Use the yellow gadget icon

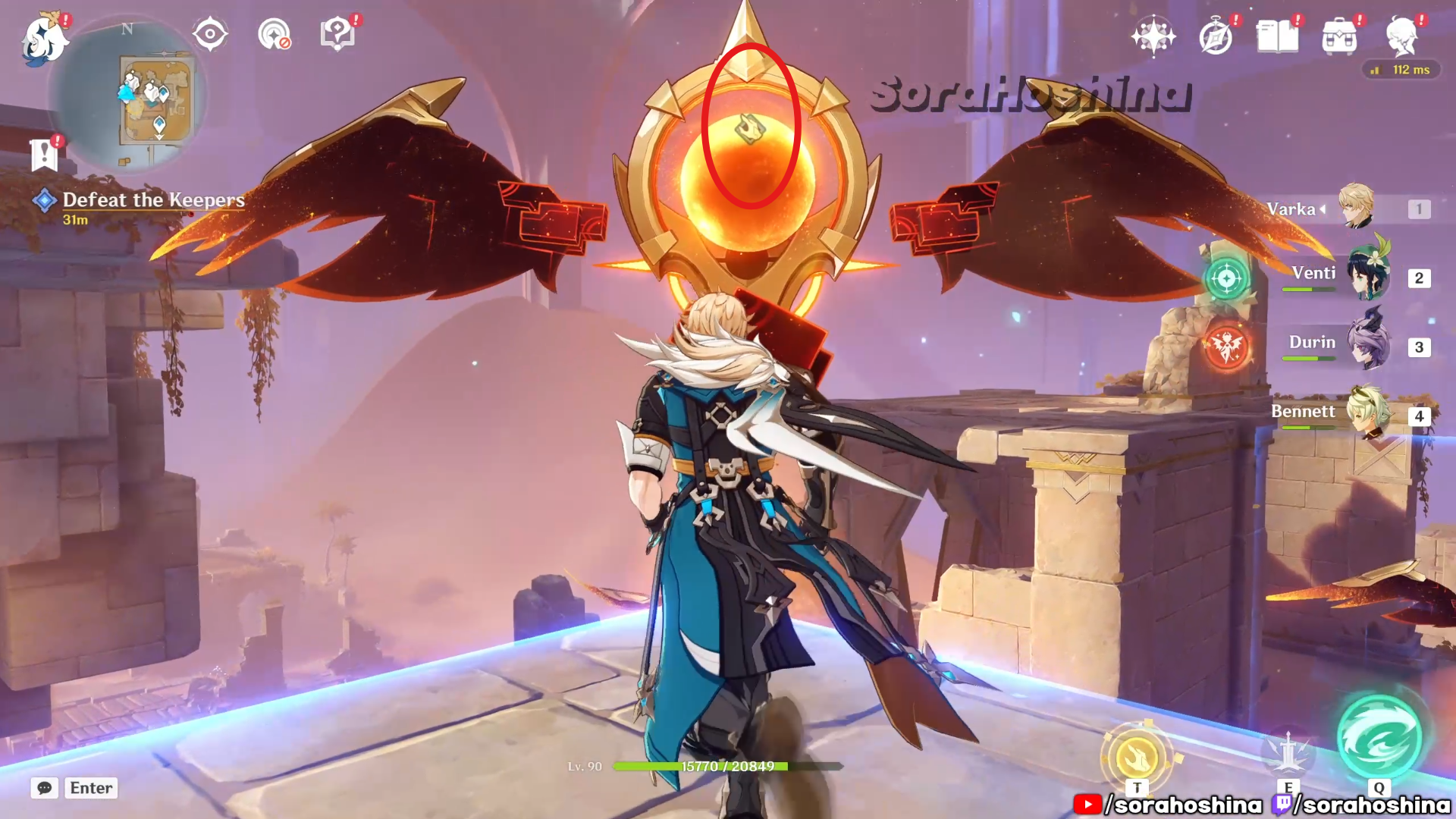coord(1137,756)
